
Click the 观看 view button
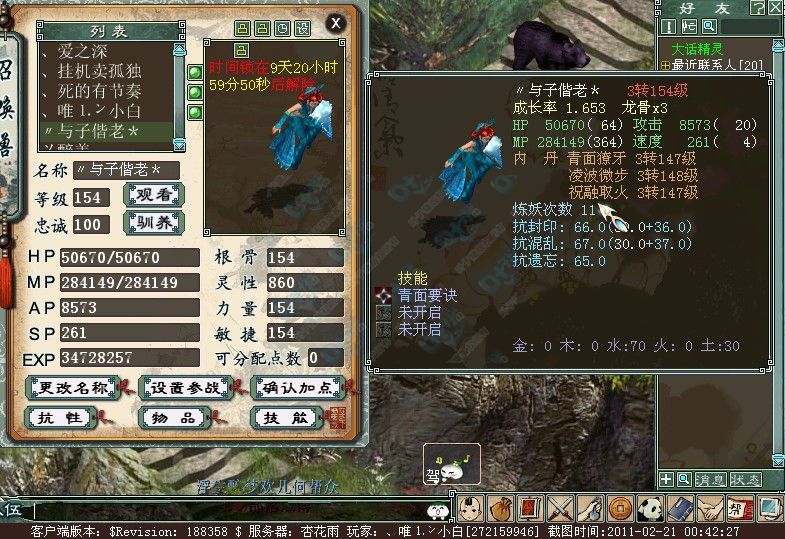[x=153, y=195]
